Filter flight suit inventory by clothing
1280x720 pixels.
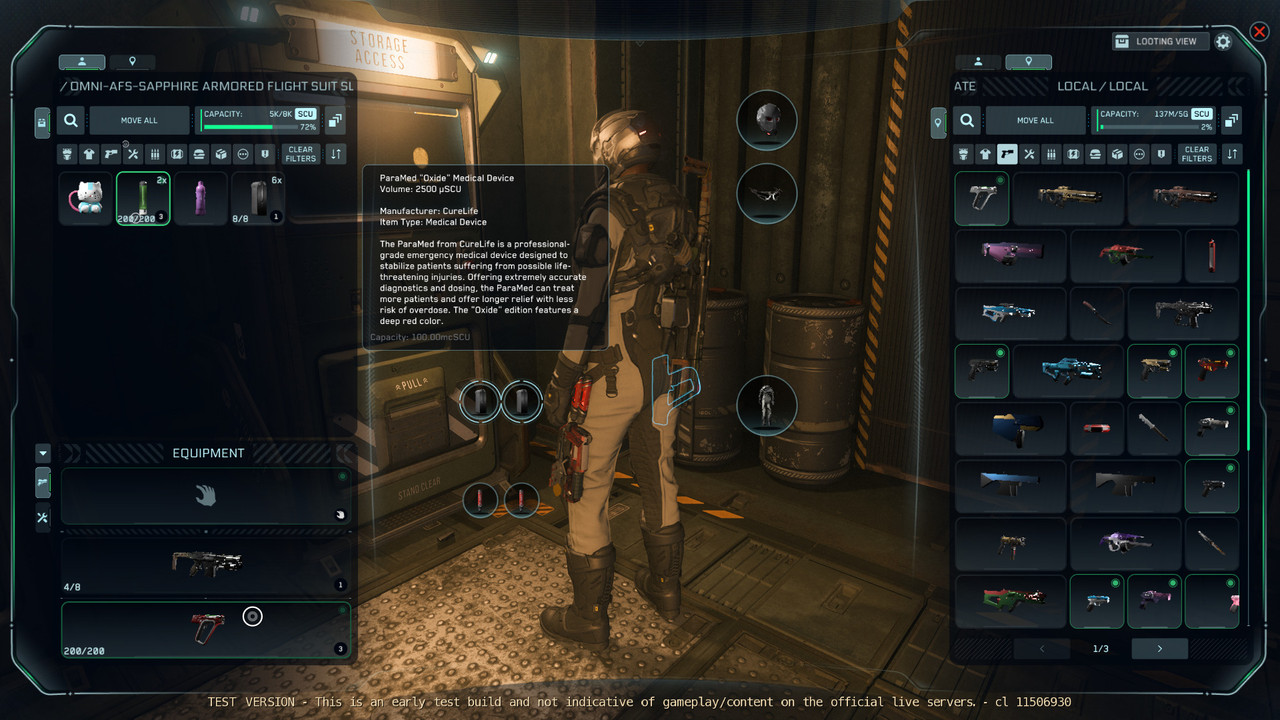click(x=89, y=154)
